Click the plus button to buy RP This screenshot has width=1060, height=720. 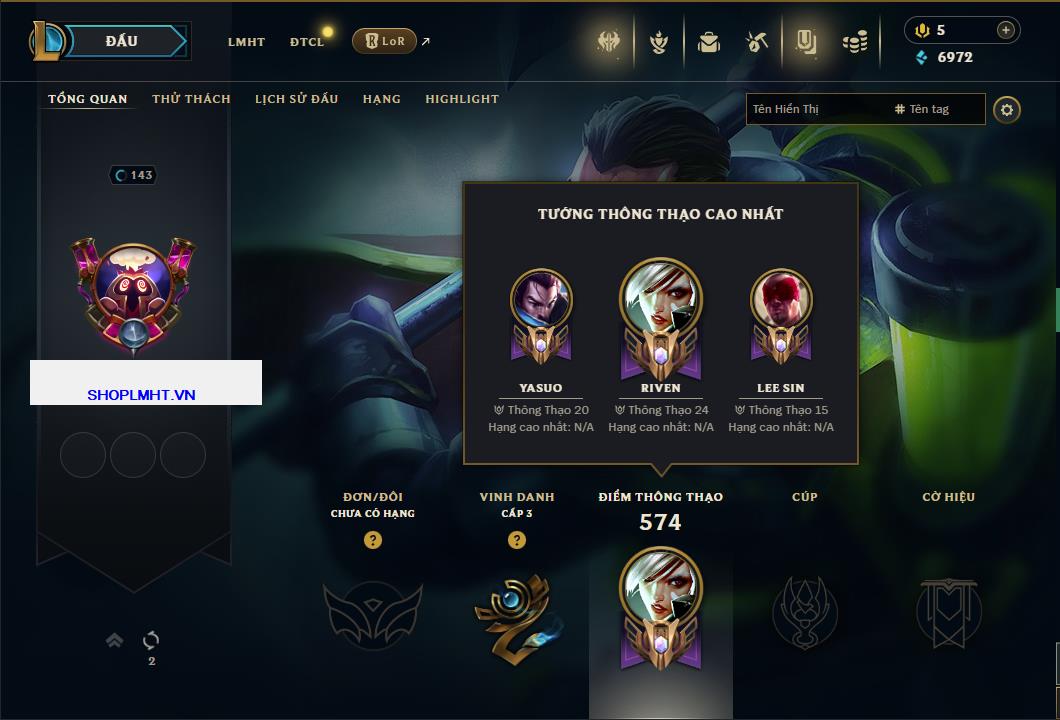1005,30
